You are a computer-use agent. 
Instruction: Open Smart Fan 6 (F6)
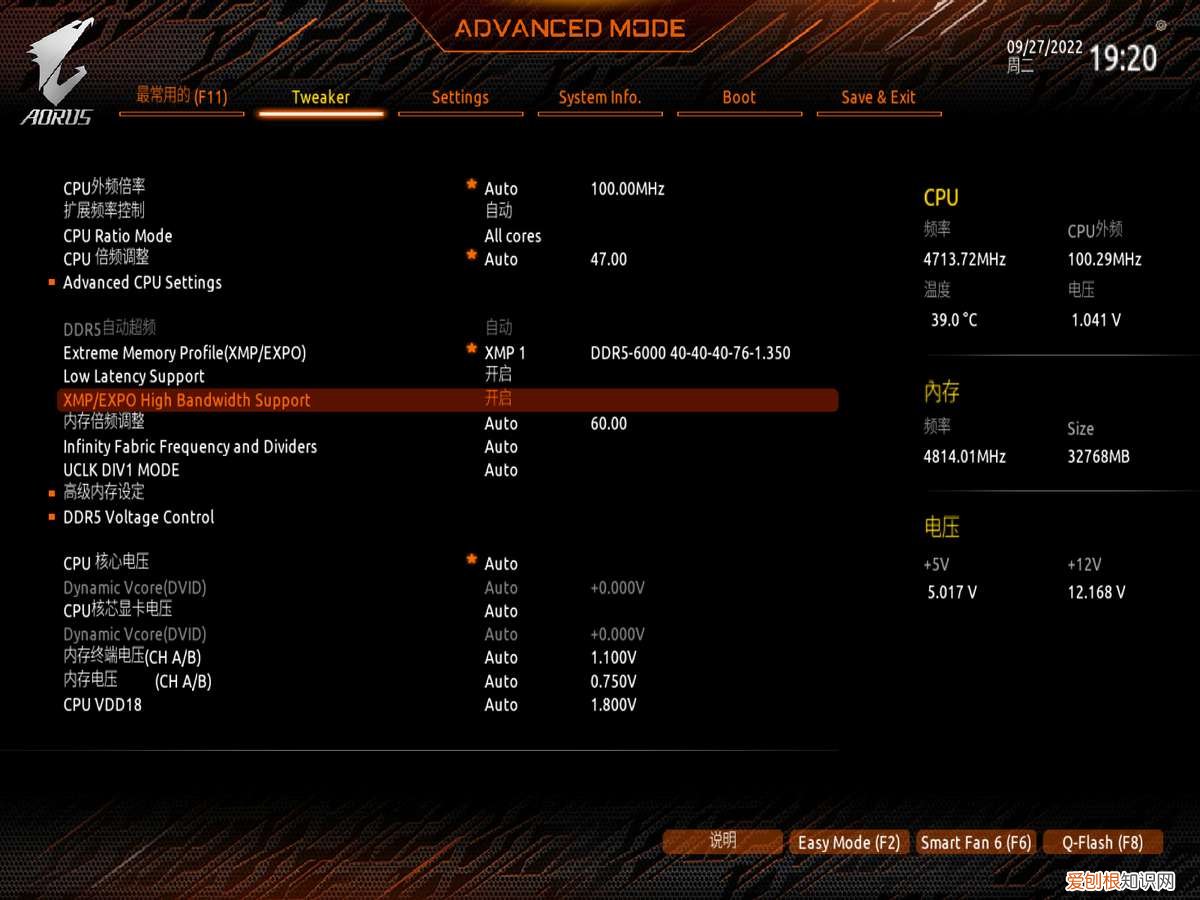tap(976, 843)
